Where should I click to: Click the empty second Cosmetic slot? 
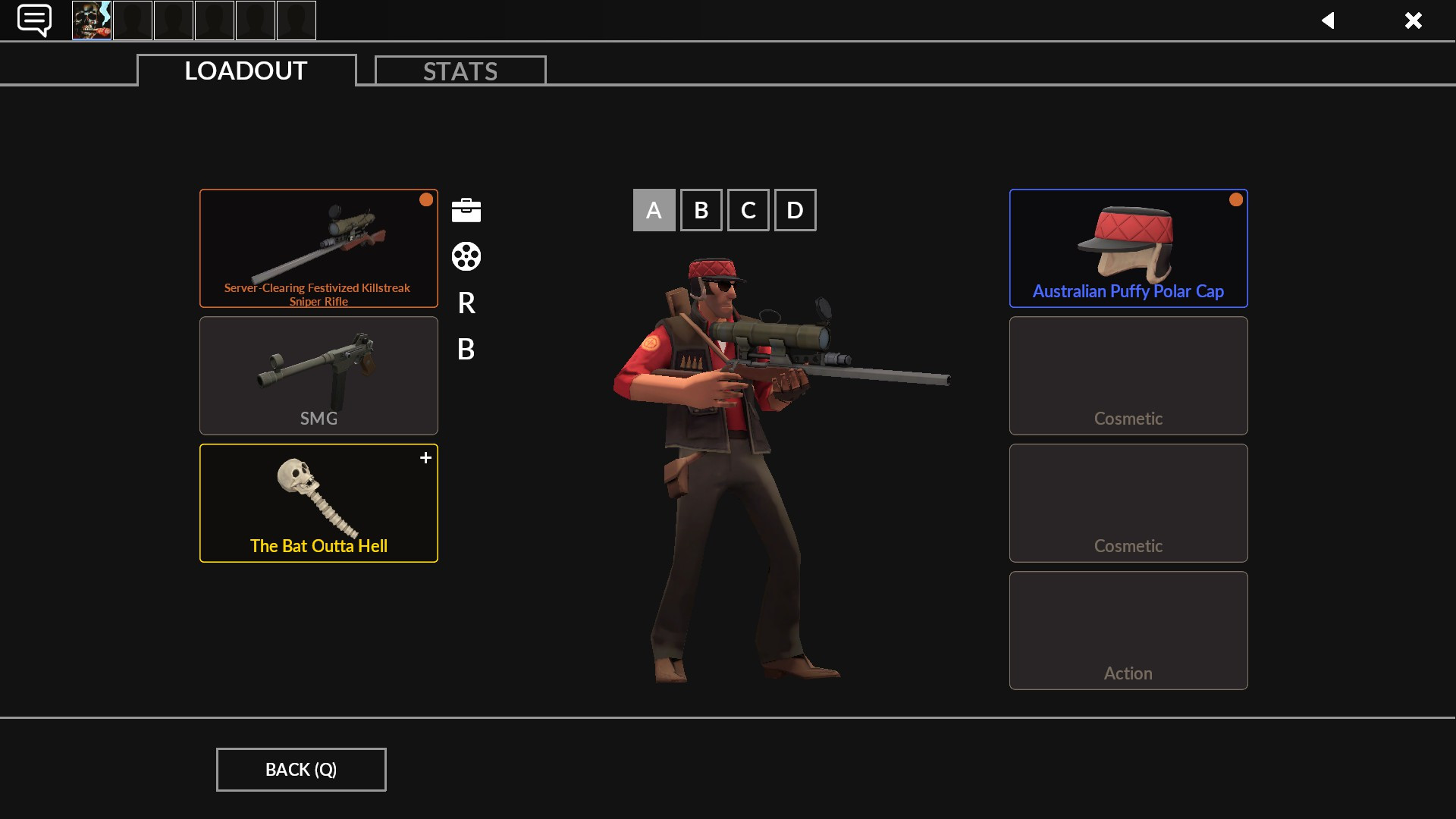(x=1128, y=503)
